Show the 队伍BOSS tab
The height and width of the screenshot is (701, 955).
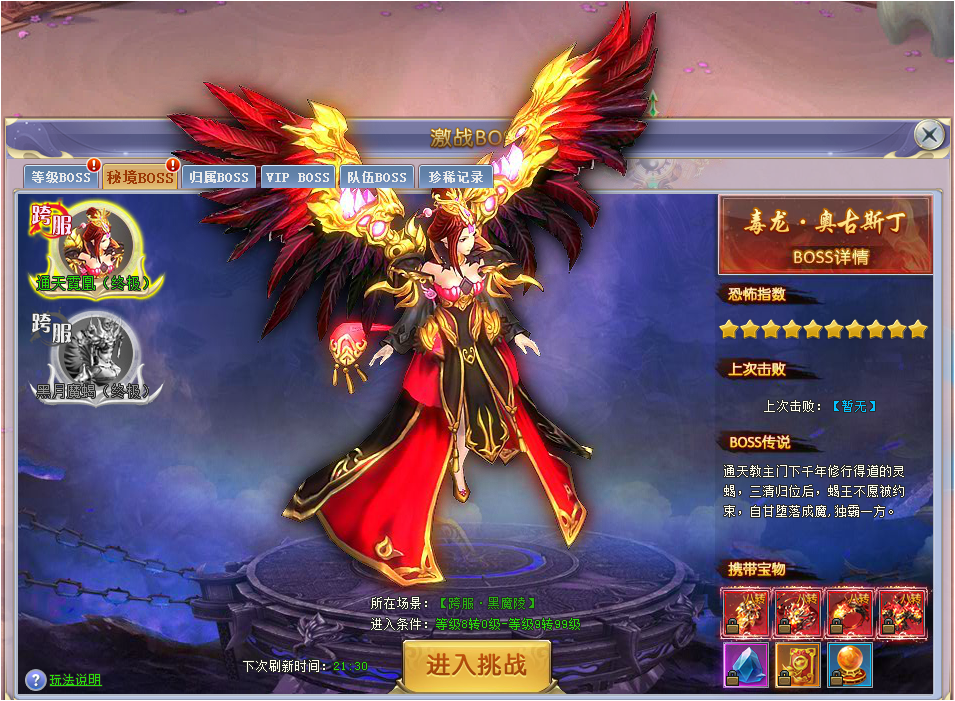[376, 178]
